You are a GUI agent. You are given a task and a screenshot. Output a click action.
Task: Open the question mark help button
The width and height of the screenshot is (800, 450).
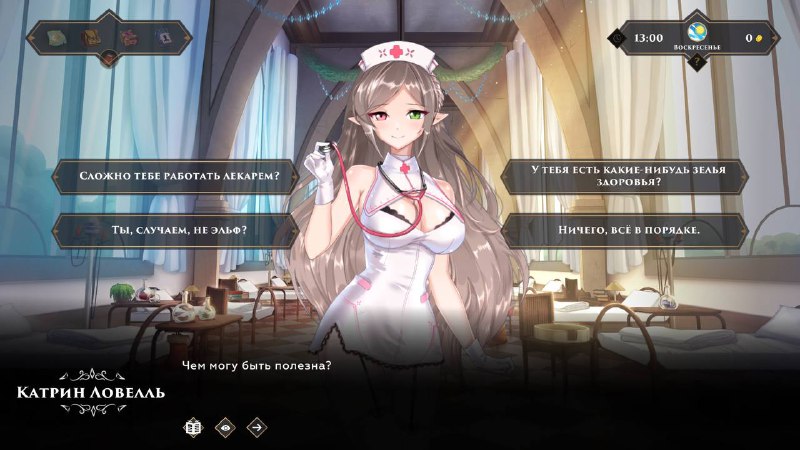698,60
